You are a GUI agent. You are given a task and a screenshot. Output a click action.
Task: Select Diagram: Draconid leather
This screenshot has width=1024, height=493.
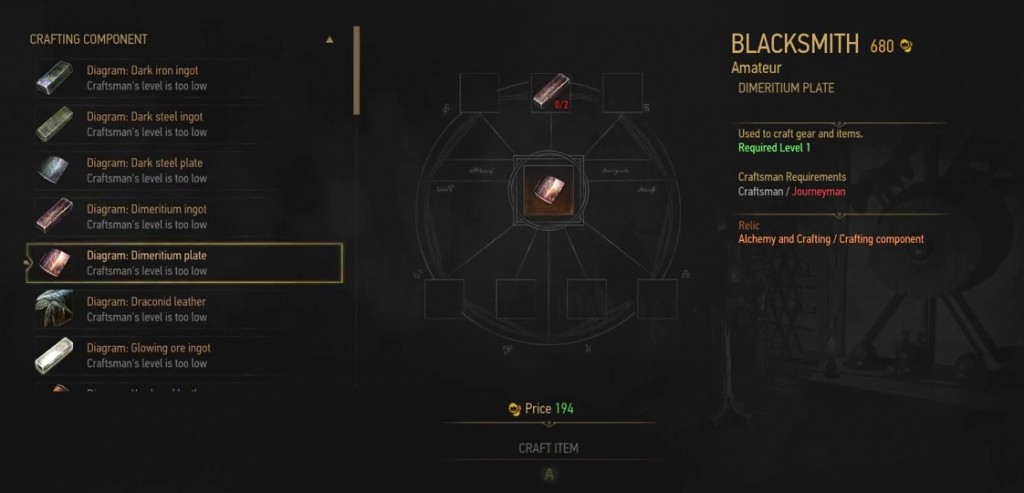(184, 309)
